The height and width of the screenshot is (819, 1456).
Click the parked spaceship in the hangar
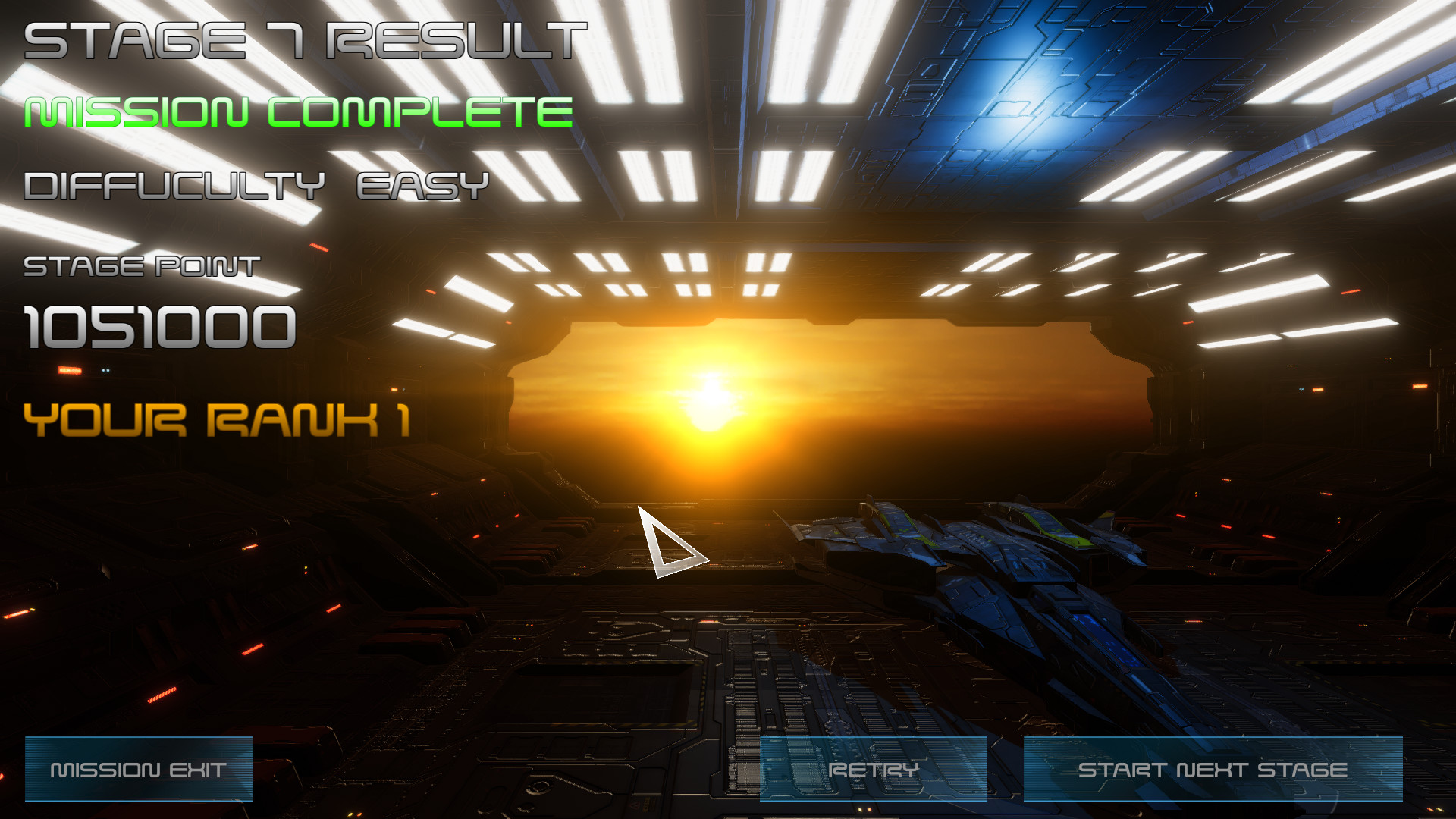pyautogui.click(x=986, y=576)
